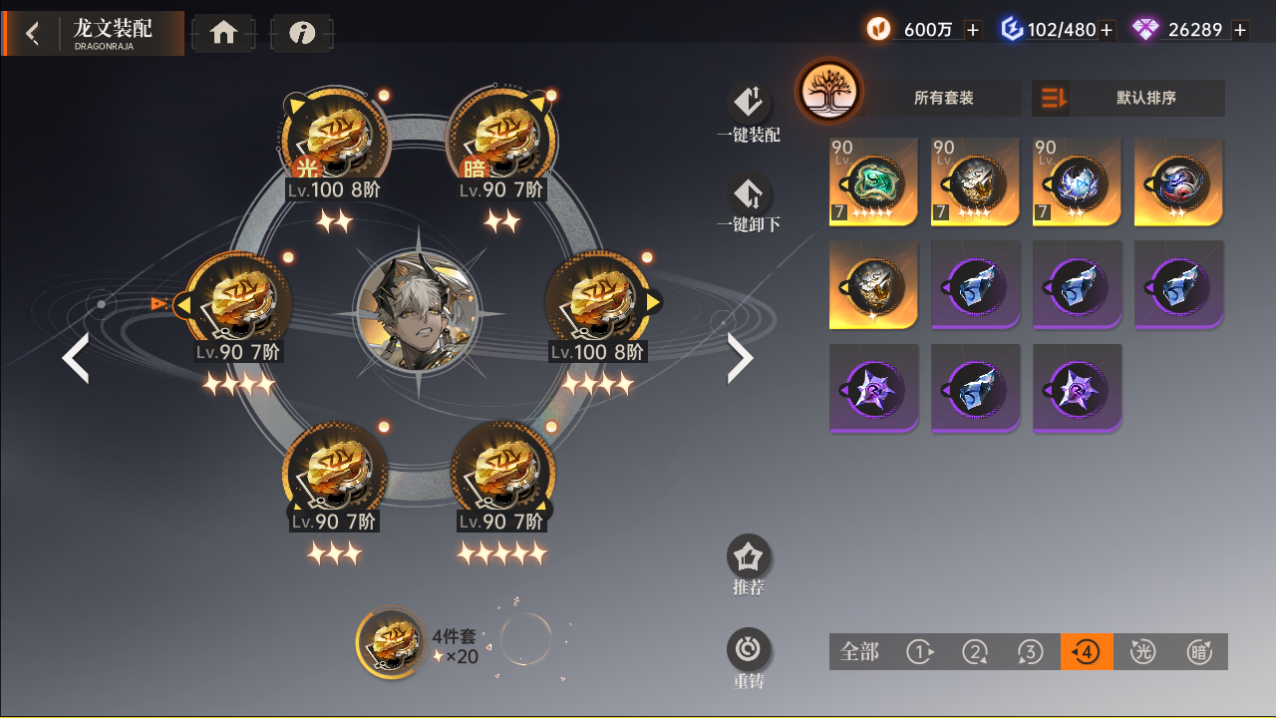This screenshot has height=718, width=1276.
Task: Add more purple diamond currency
Action: click(x=1240, y=30)
